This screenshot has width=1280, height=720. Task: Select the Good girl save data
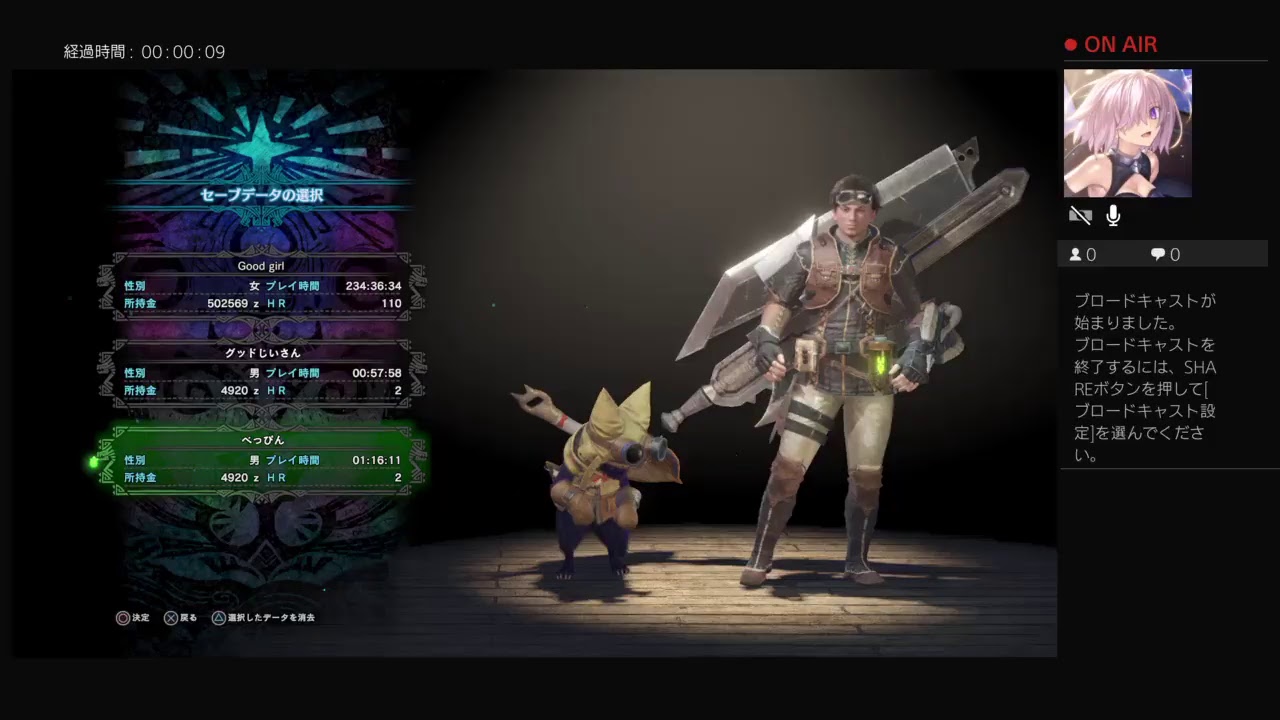click(262, 286)
